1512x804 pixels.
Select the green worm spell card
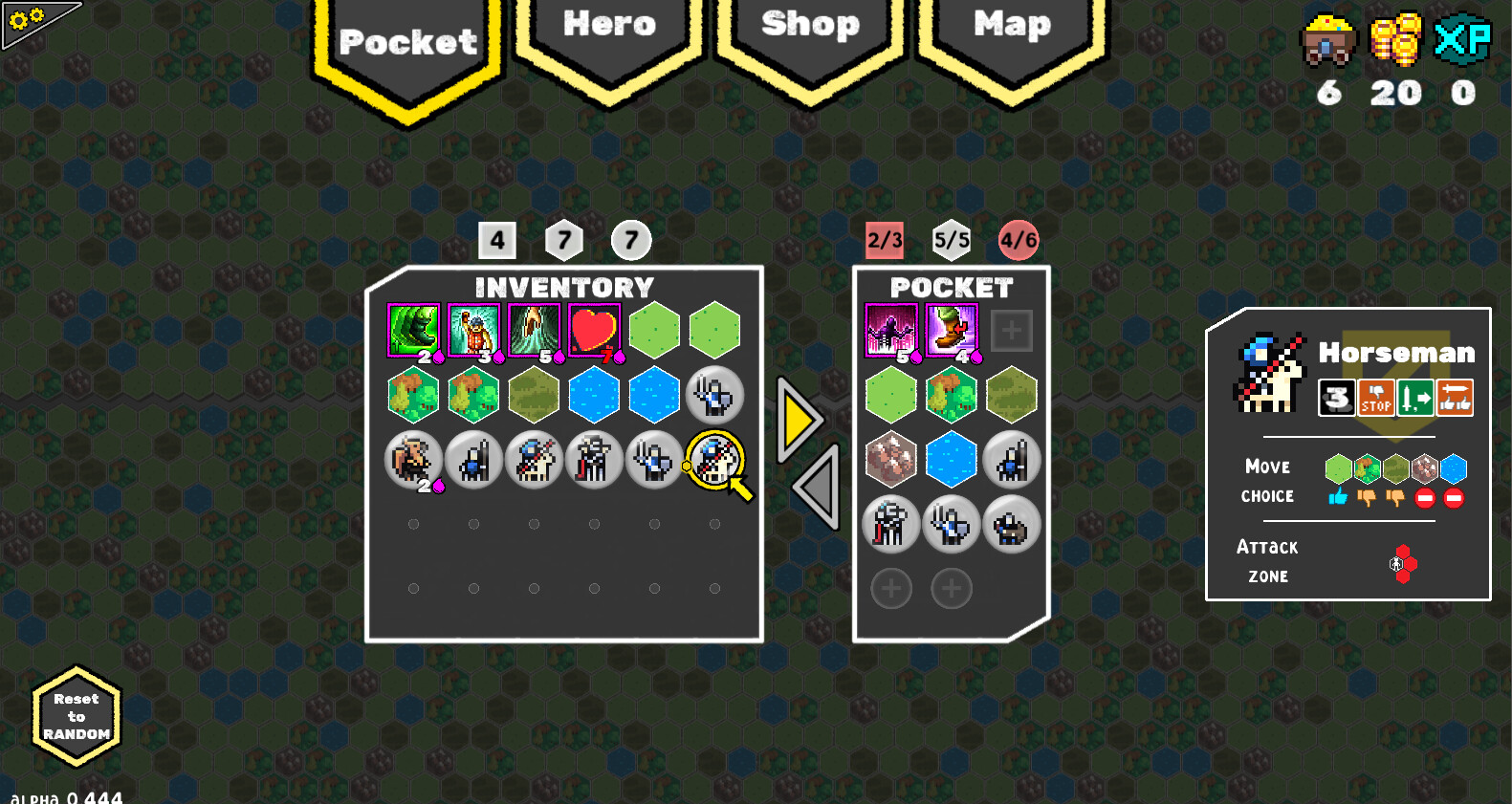tap(413, 330)
